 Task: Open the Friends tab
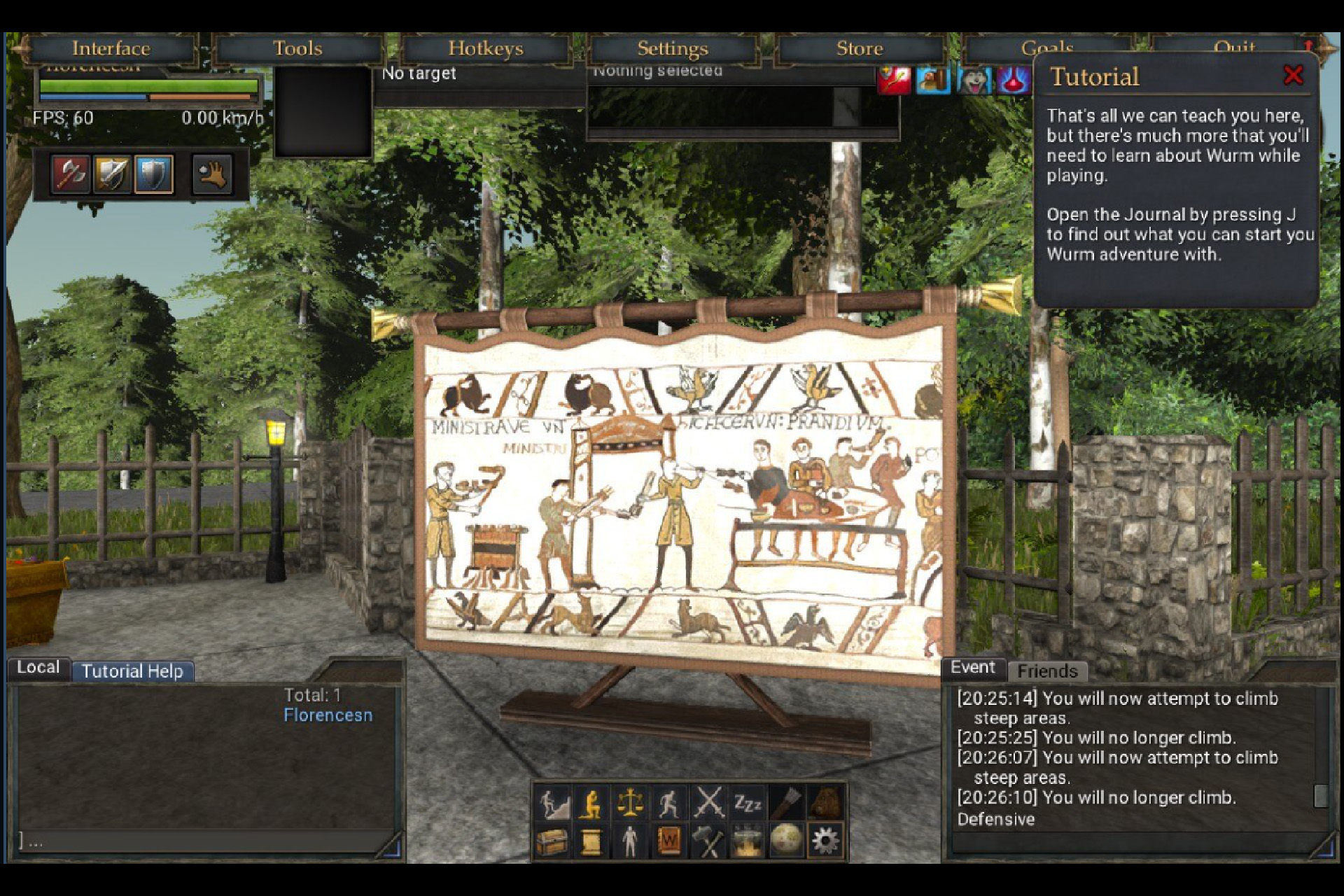click(x=1046, y=671)
